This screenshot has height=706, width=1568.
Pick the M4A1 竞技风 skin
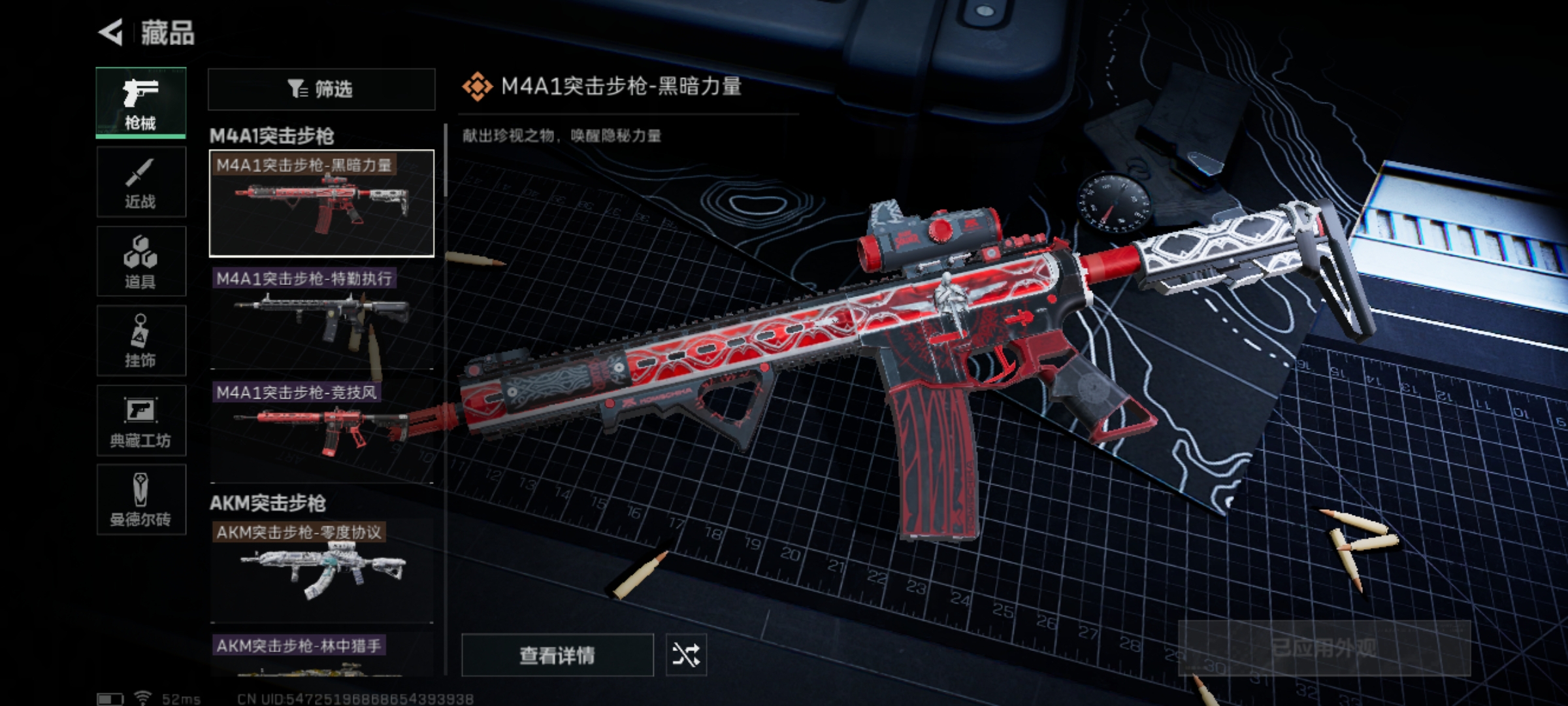[321, 431]
